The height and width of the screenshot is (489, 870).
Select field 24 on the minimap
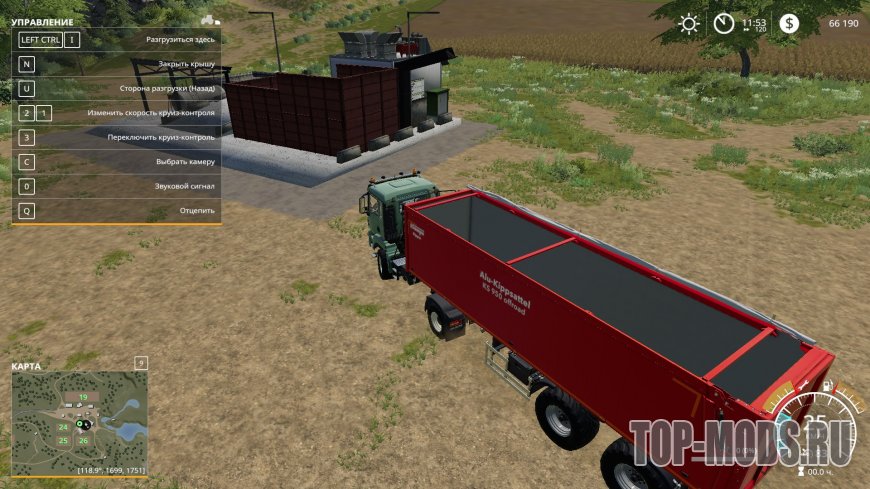(x=63, y=427)
